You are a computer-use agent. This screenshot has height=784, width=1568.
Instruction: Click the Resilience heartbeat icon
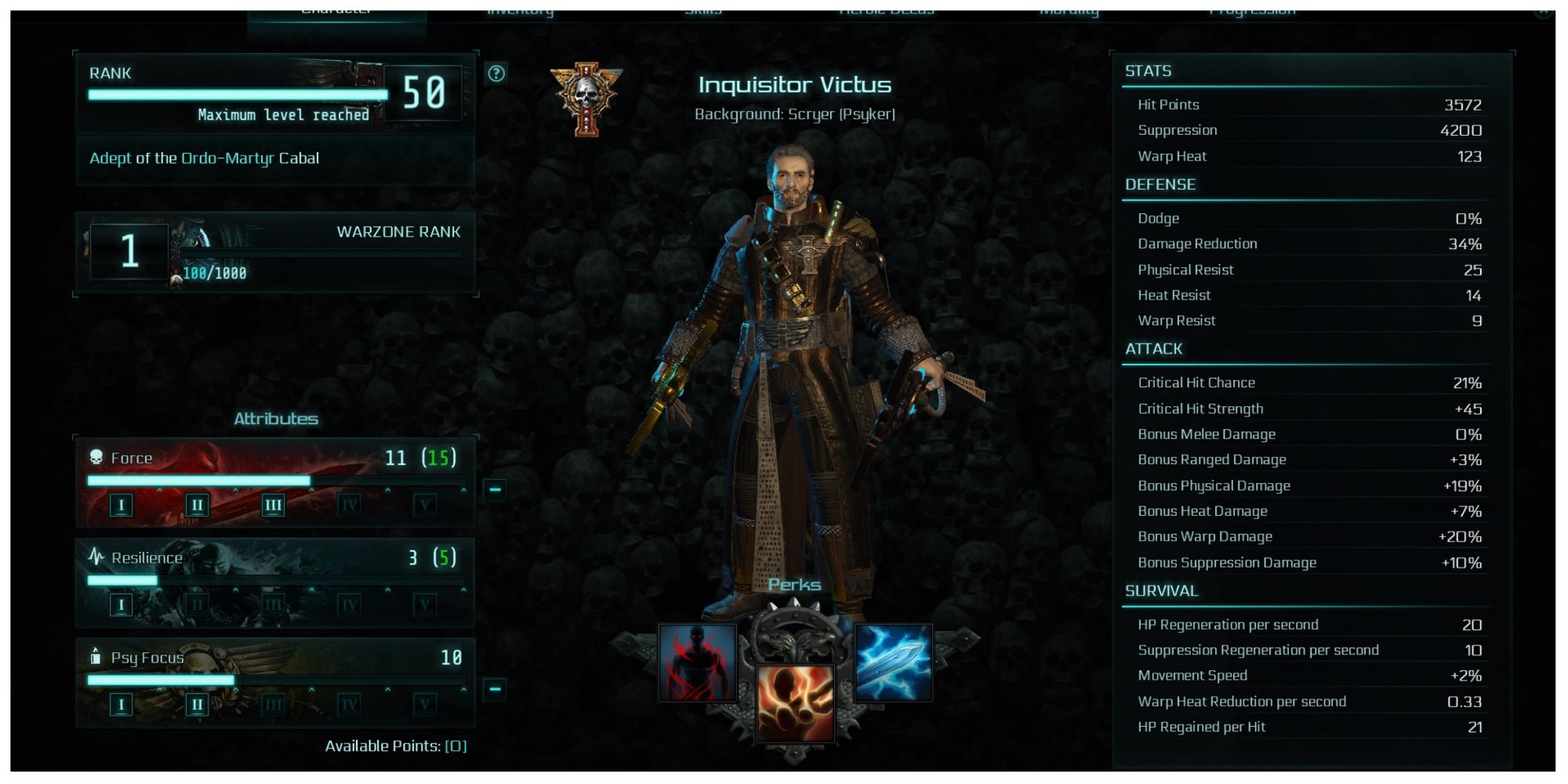[97, 555]
